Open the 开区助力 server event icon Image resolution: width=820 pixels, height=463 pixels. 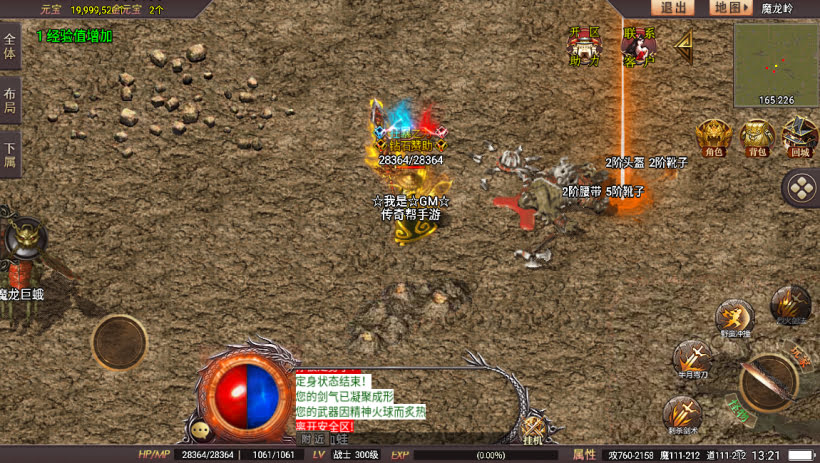coord(585,46)
